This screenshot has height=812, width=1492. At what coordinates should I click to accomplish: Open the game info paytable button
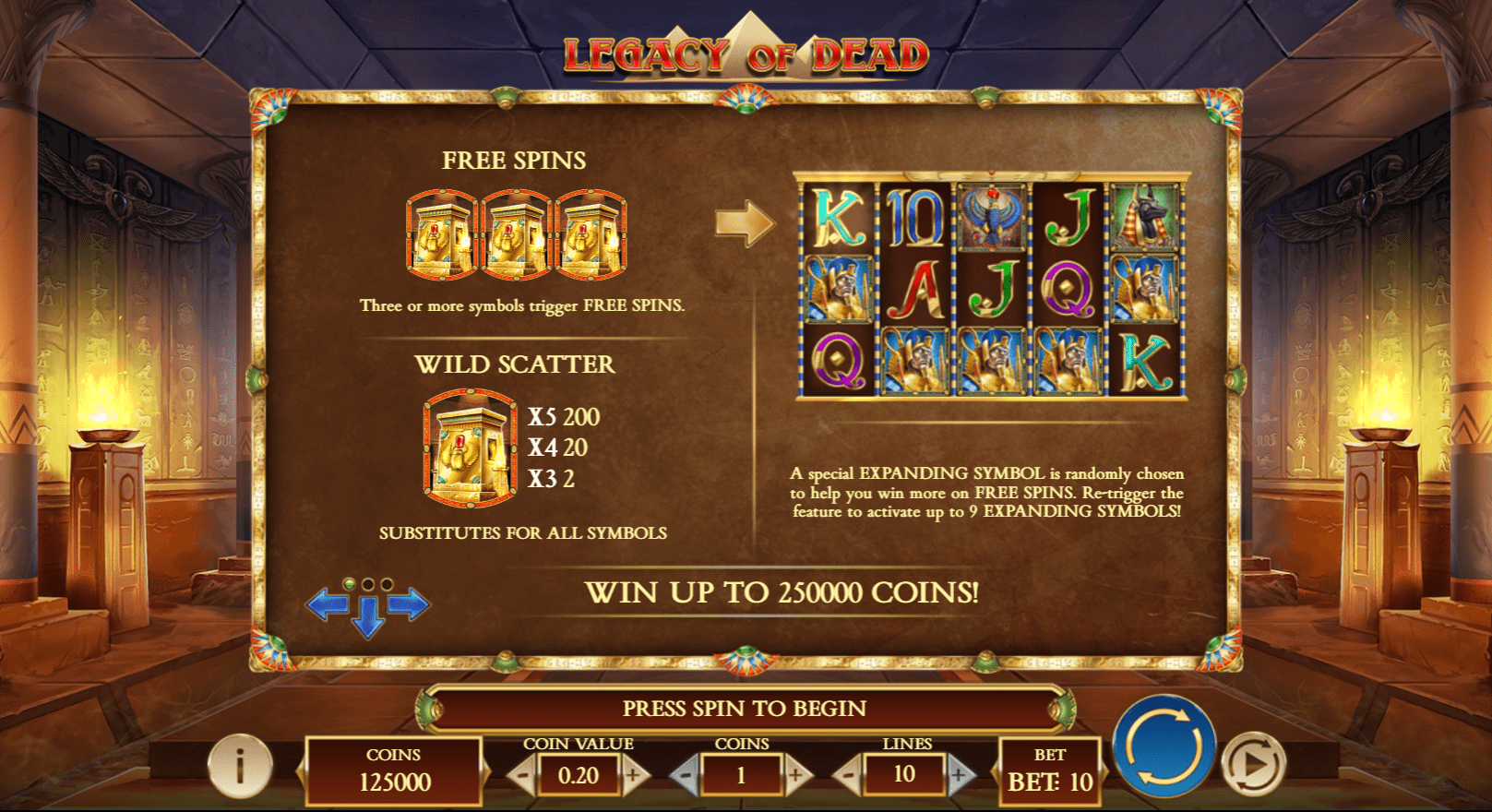(240, 766)
